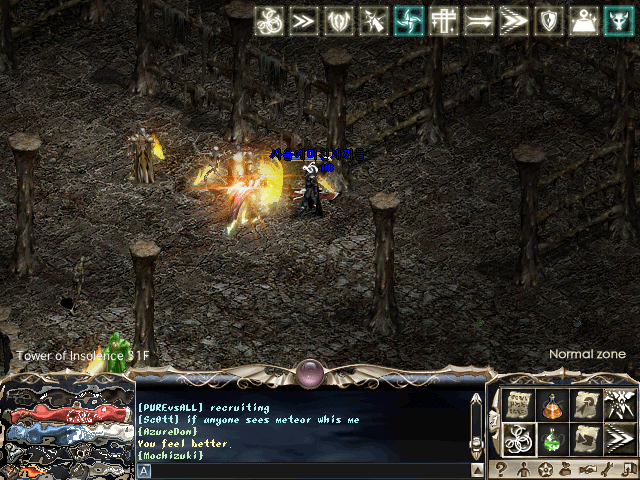
Task: Open the character status window
Action: pyautogui.click(x=522, y=468)
